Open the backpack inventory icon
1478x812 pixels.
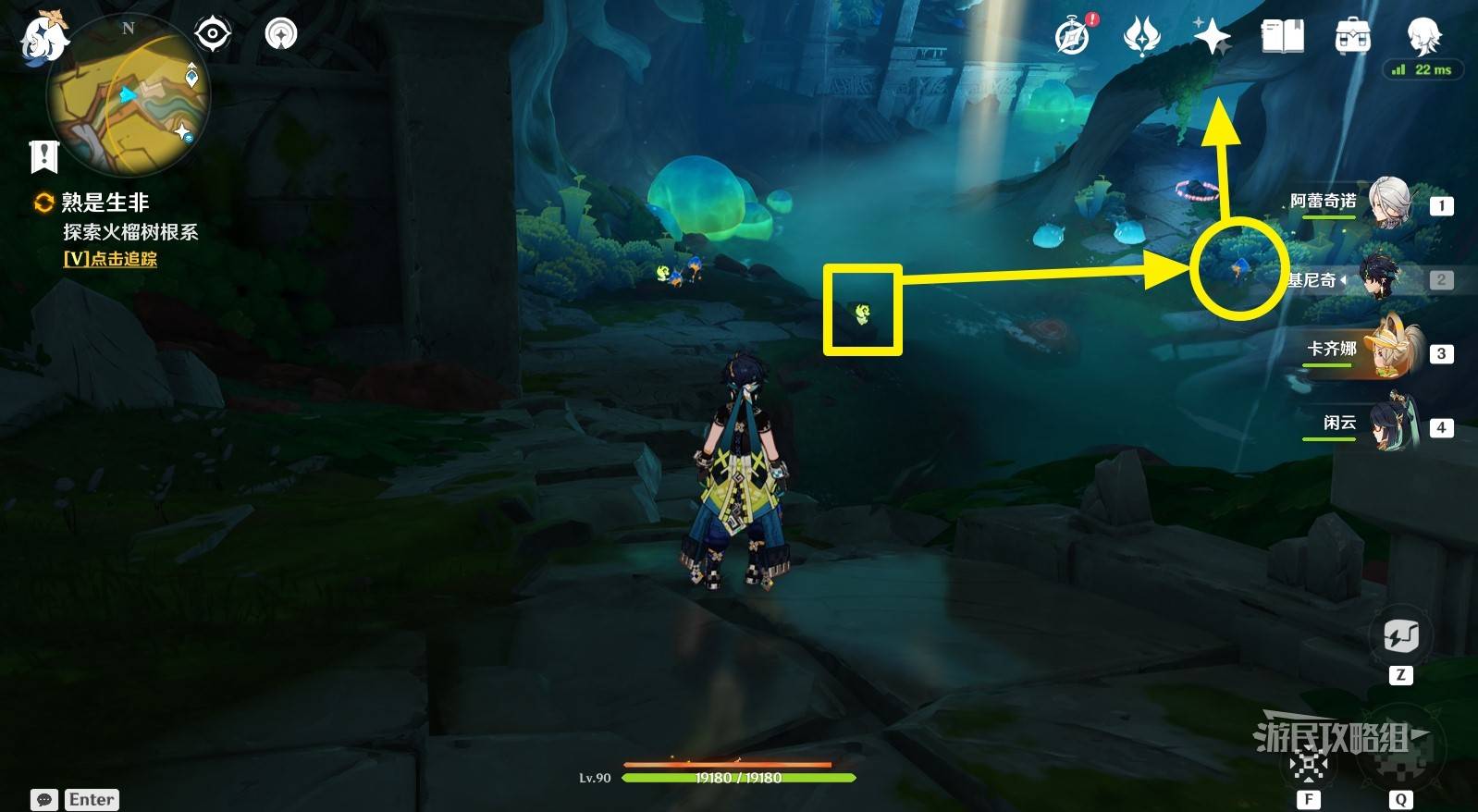click(1352, 37)
